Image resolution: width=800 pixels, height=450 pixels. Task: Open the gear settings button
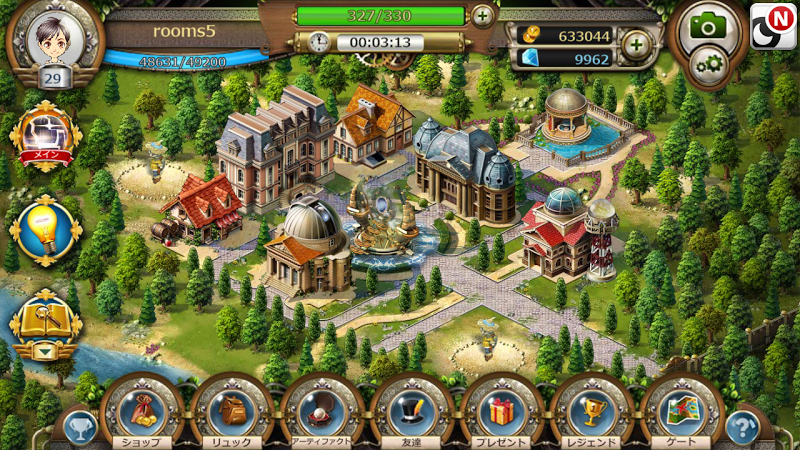(x=711, y=66)
